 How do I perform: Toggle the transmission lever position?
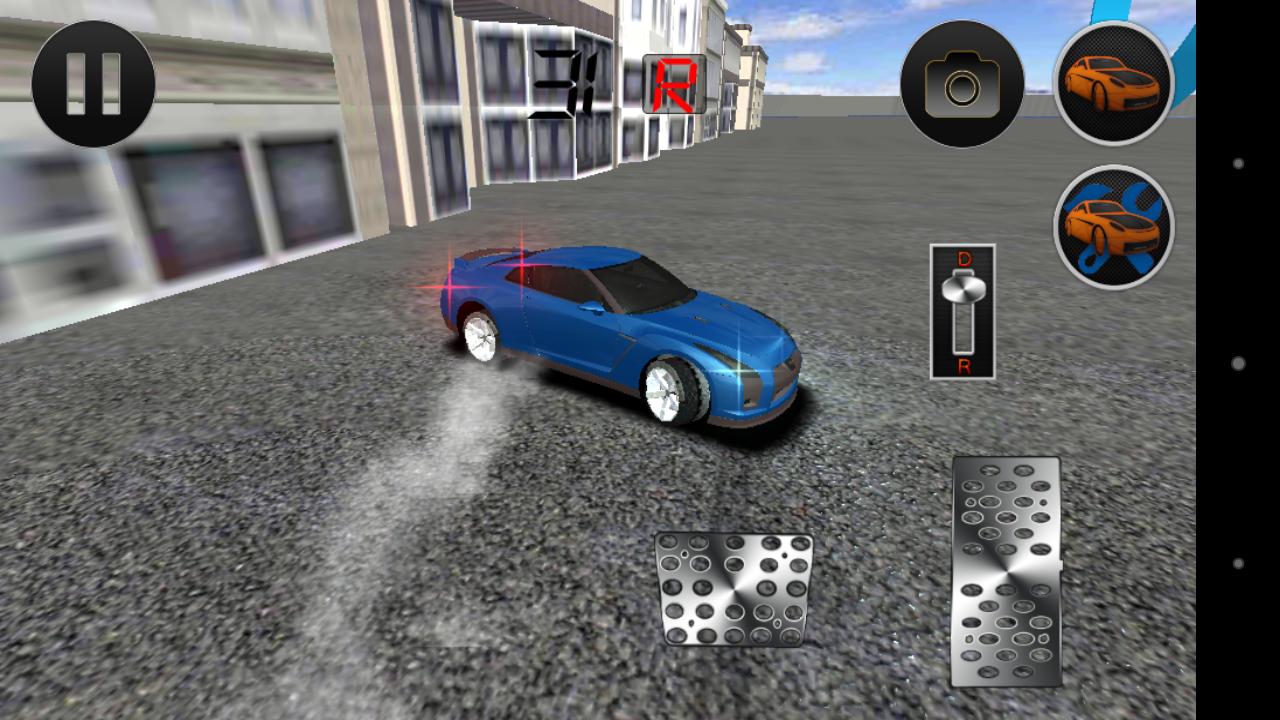[963, 312]
